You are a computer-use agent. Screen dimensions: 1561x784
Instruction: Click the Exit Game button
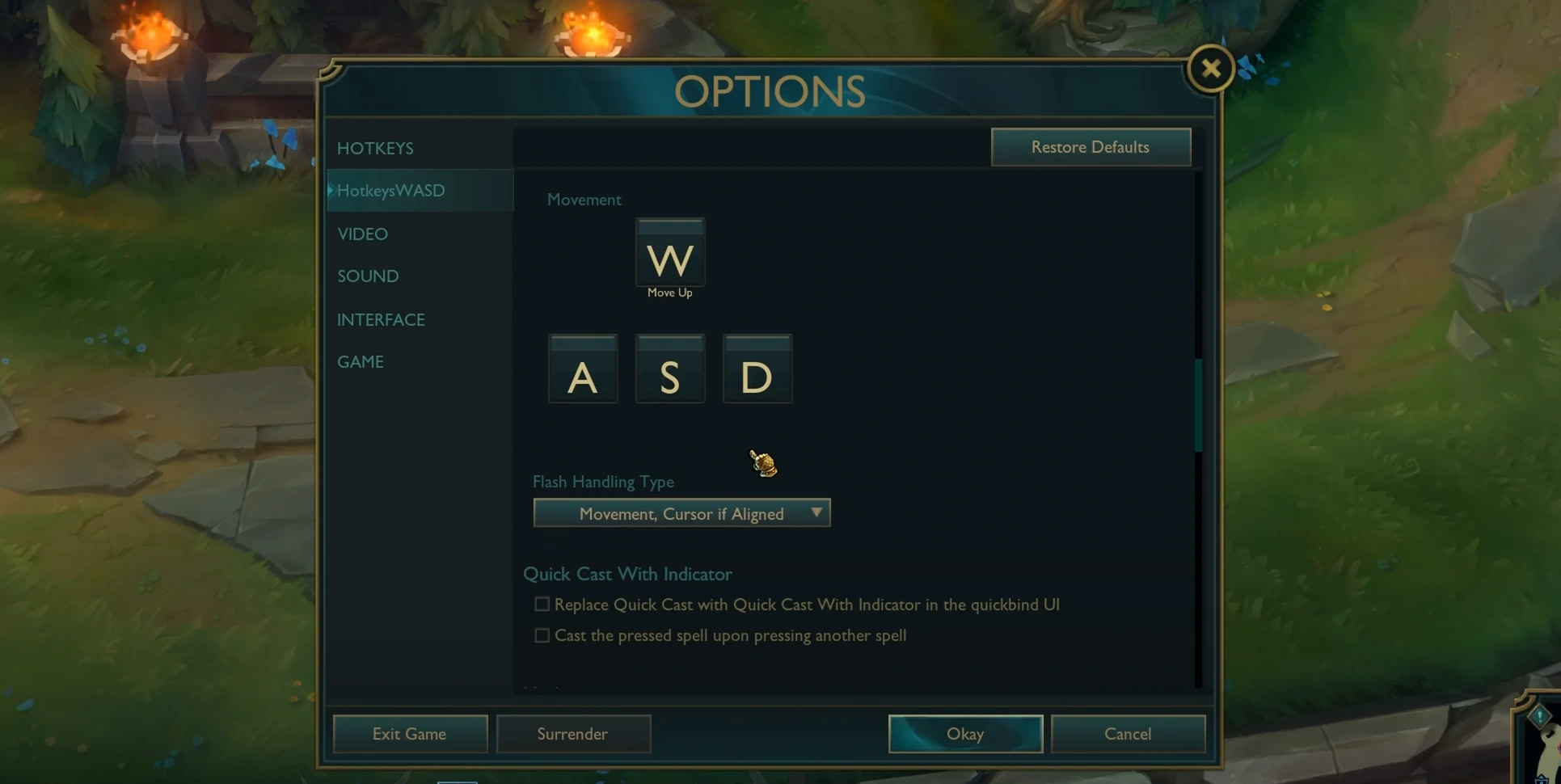tap(410, 734)
